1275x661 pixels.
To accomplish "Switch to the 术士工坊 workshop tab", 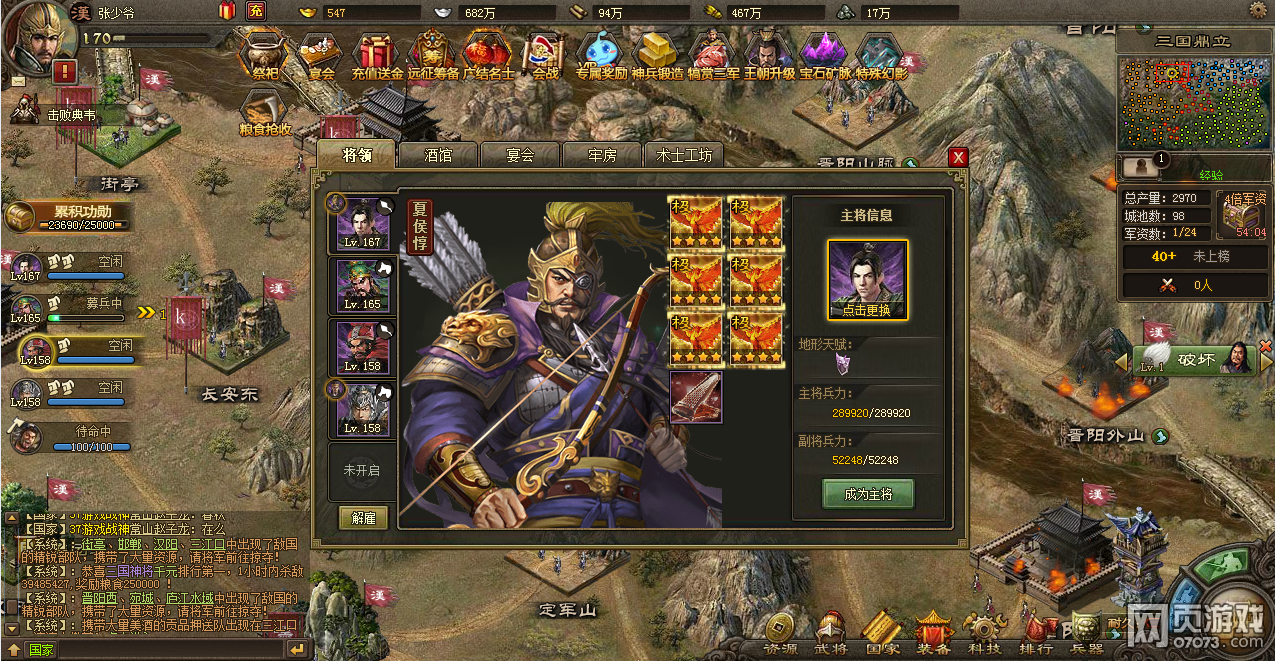I will (684, 155).
